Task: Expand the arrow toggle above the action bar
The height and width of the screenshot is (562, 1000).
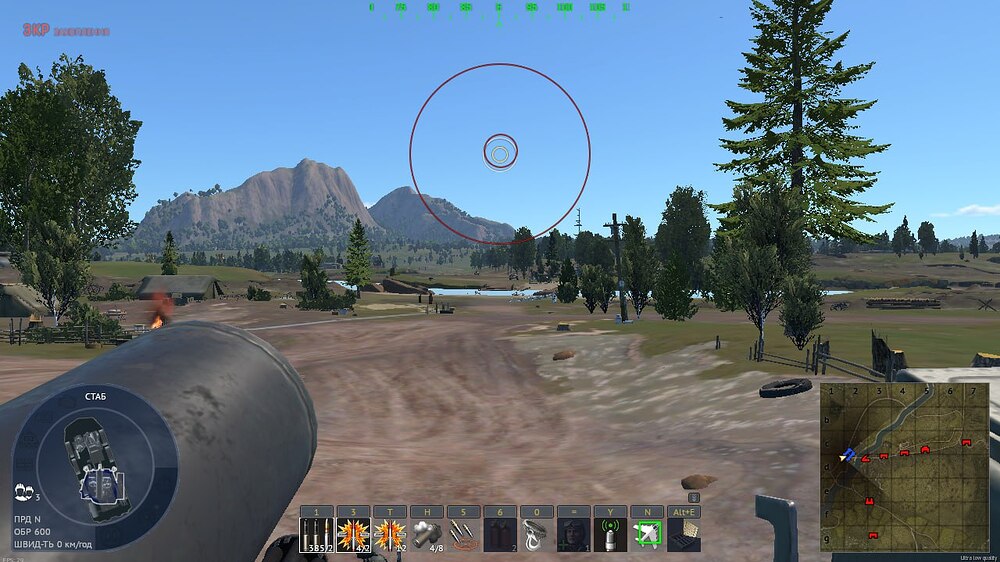Action: (694, 497)
